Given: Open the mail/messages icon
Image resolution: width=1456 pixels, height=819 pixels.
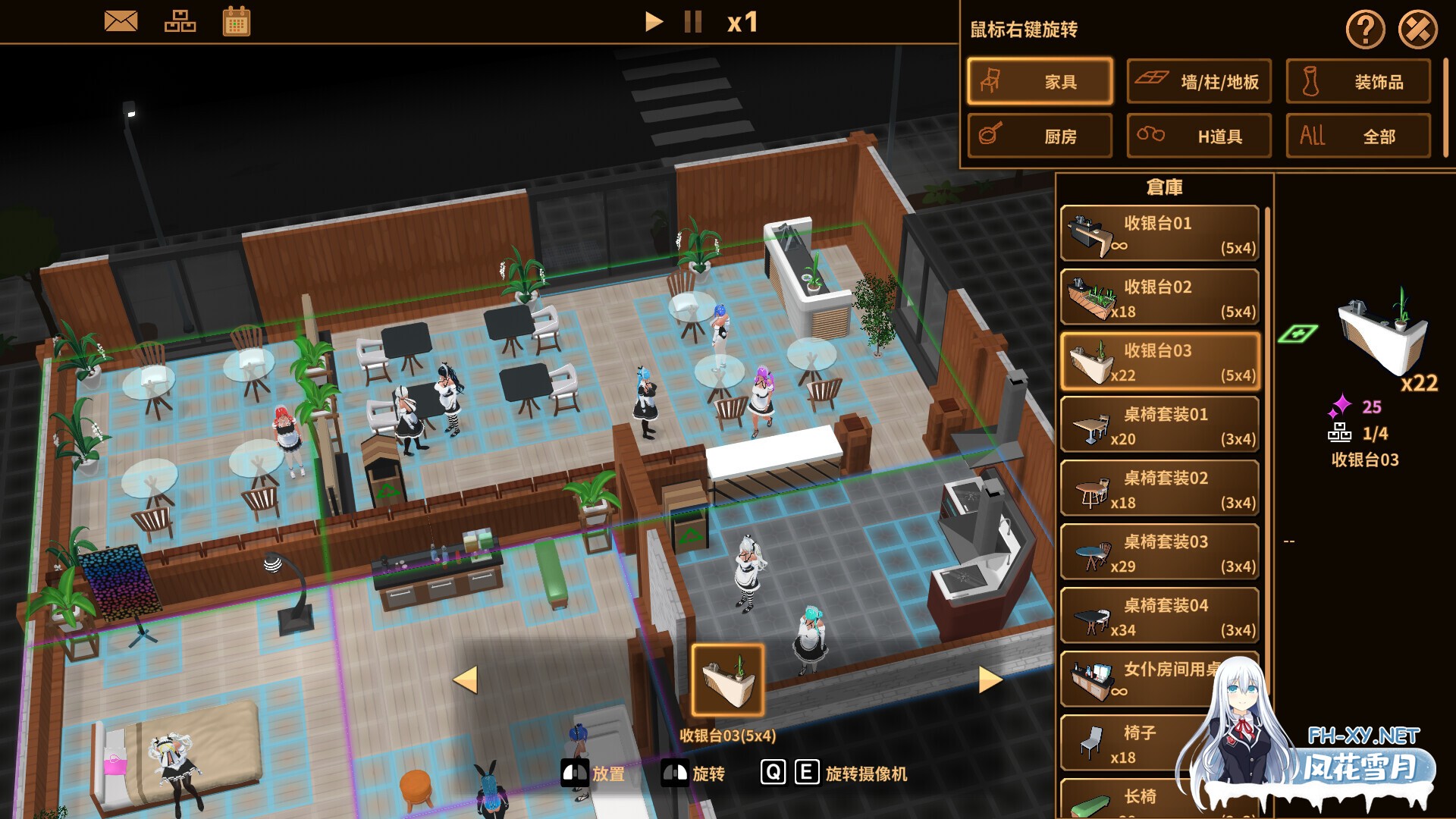Looking at the screenshot, I should [121, 20].
